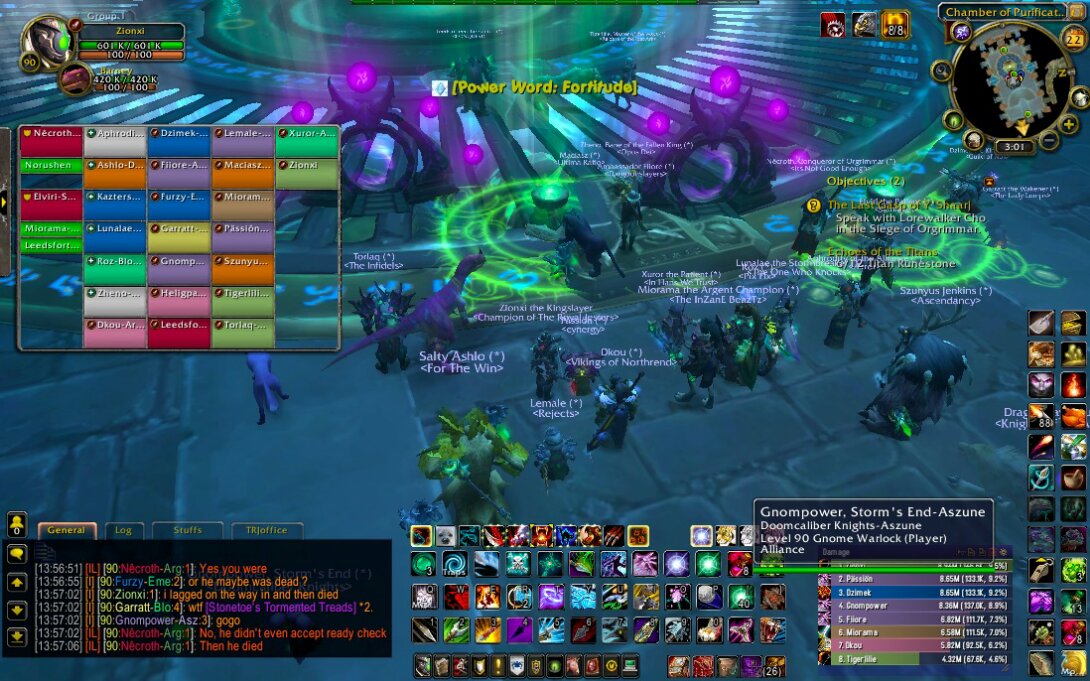The image size is (1090, 681).
Task: Open the calendar button showing 22
Action: tap(1074, 40)
